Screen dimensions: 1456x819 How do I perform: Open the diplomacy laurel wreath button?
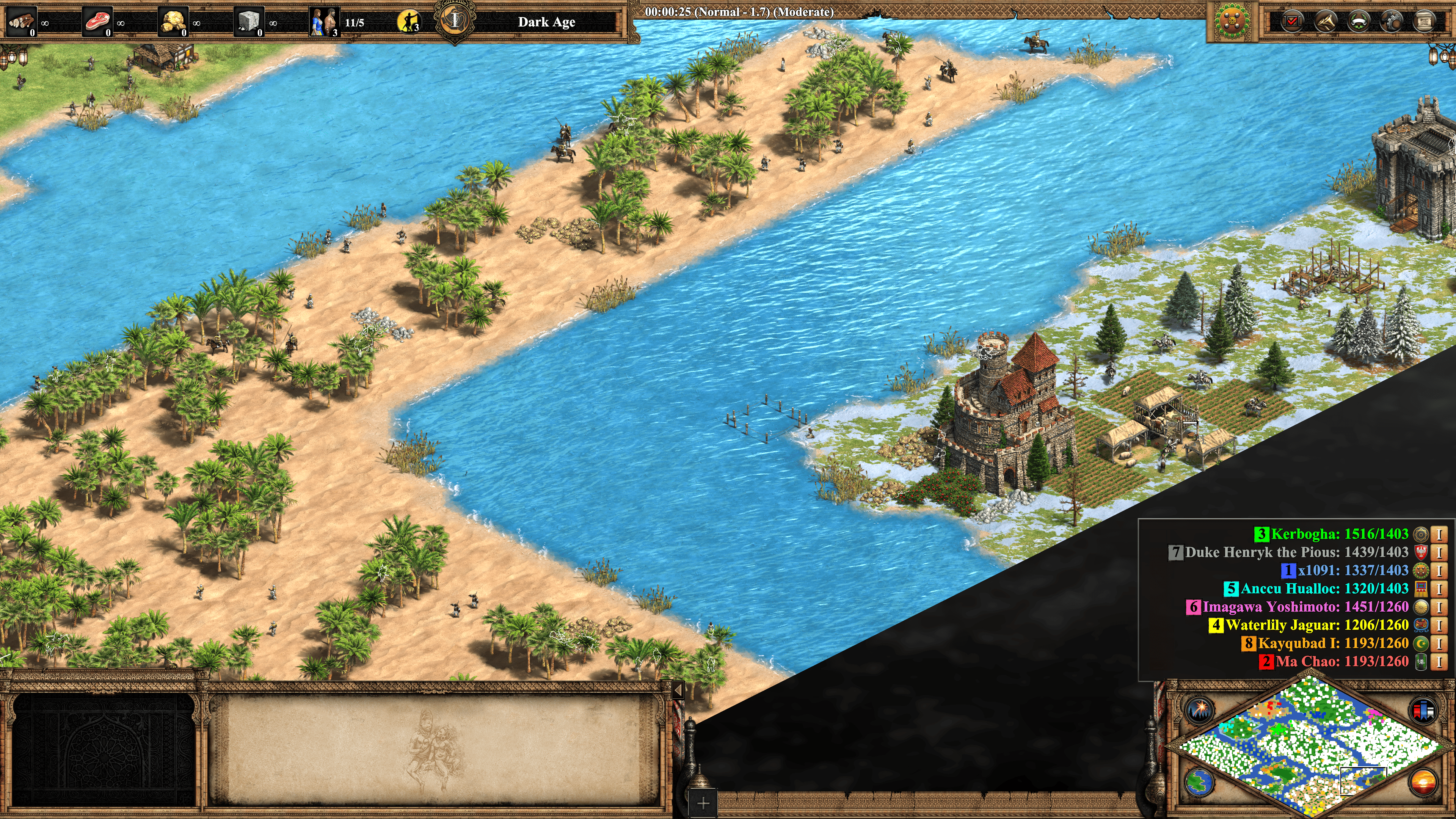(x=1358, y=22)
